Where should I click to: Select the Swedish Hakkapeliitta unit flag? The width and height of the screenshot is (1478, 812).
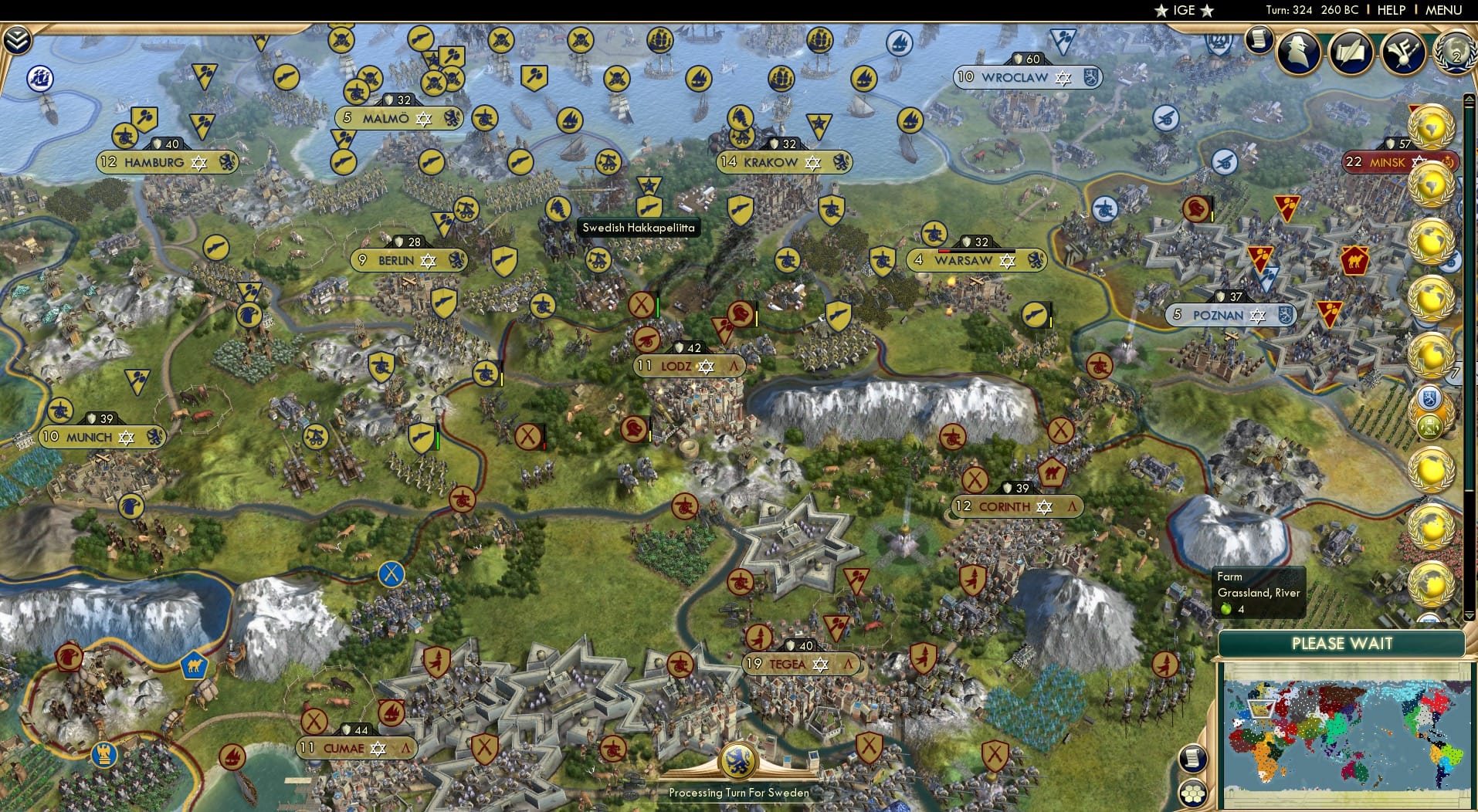coord(651,205)
